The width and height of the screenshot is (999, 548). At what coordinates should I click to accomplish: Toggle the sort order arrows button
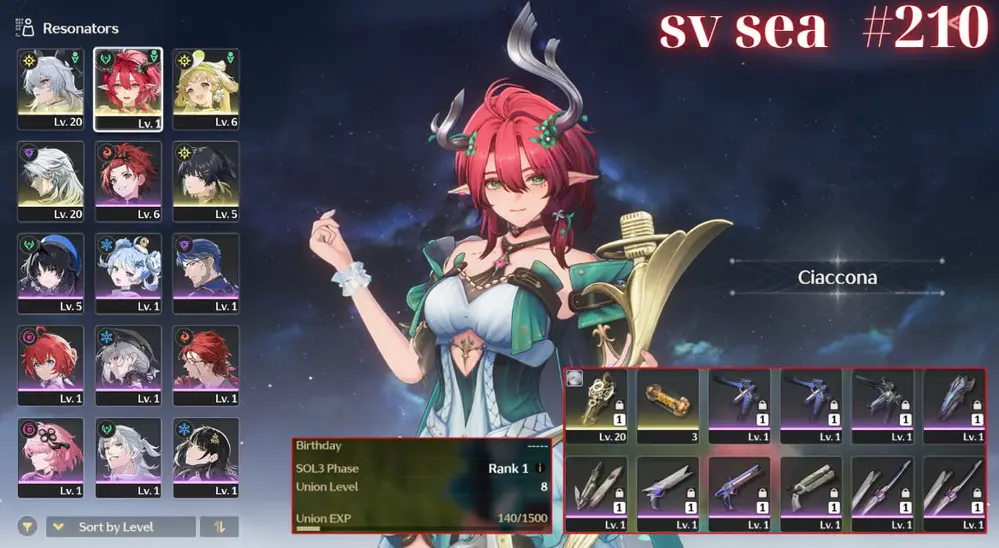pos(219,527)
